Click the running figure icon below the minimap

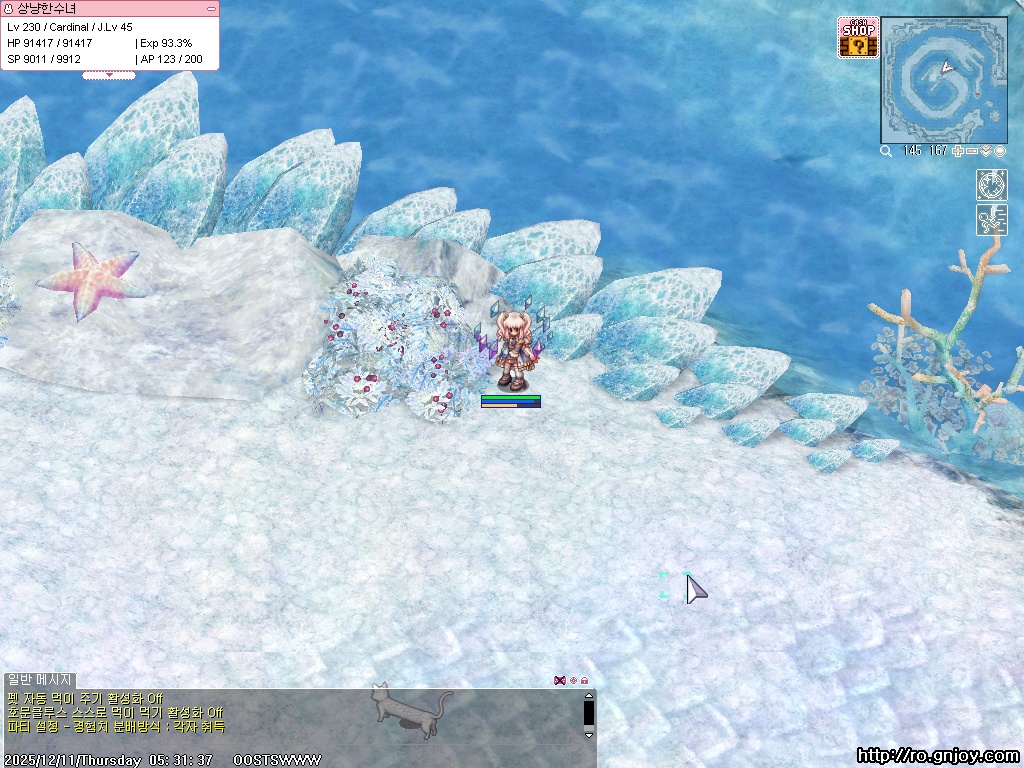point(991,220)
